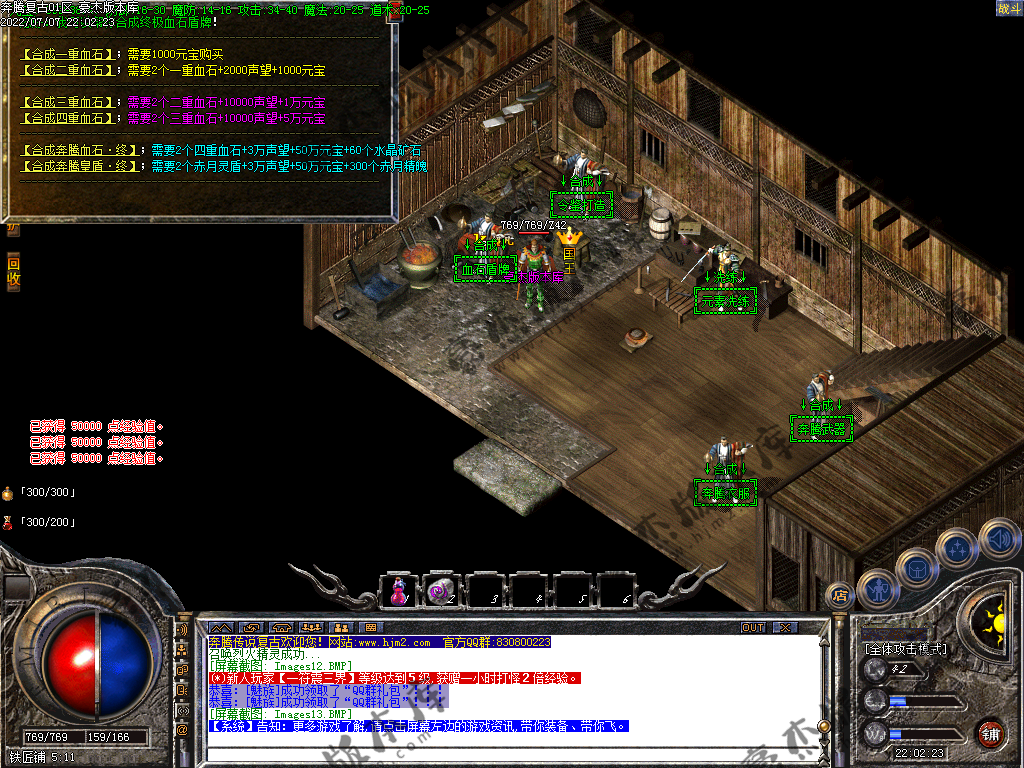The height and width of the screenshot is (768, 1024).
Task: Open the character equipment round button
Action: tap(876, 588)
